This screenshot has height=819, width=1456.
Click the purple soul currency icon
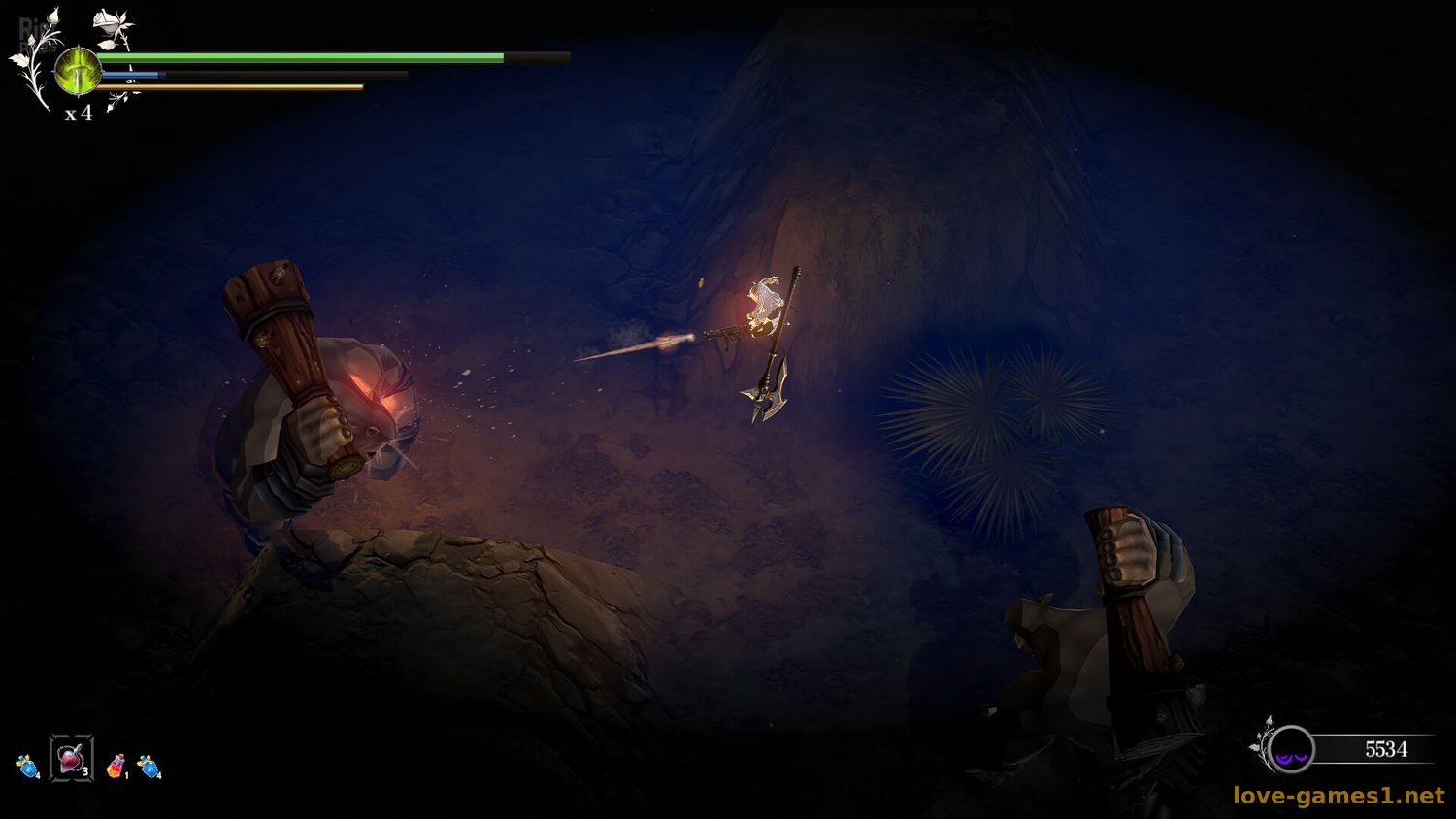(1291, 750)
